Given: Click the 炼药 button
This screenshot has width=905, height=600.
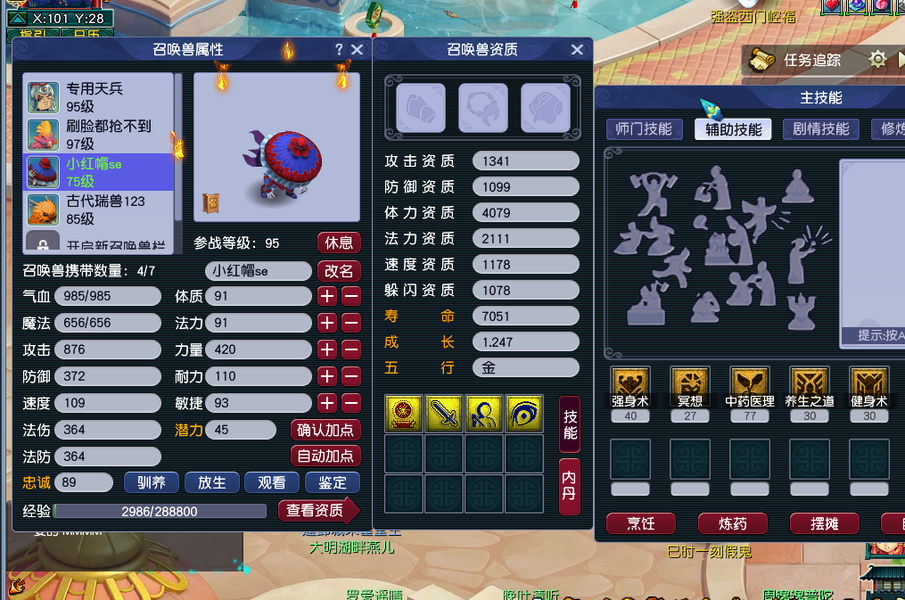Looking at the screenshot, I should click(x=732, y=523).
